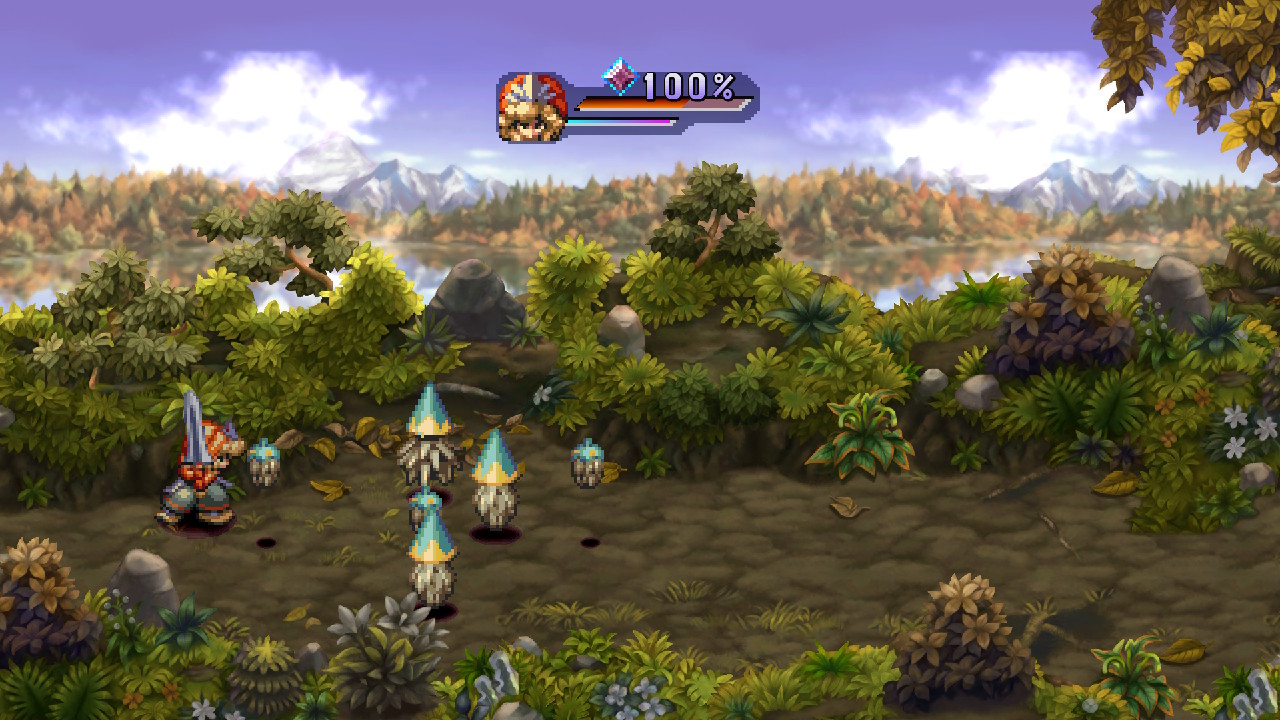The height and width of the screenshot is (720, 1280).
Task: Click the hero portrait in the HUD
Action: (531, 108)
